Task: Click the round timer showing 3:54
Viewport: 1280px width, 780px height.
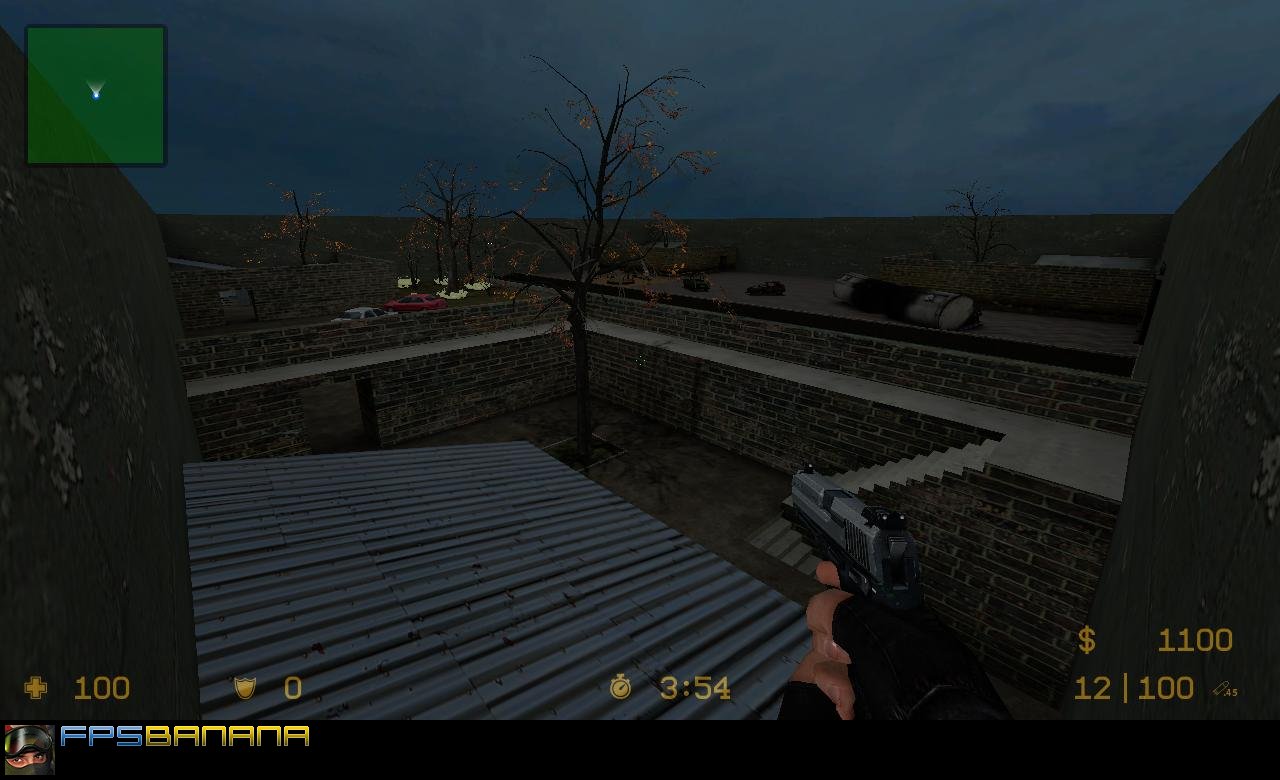Action: (x=693, y=687)
